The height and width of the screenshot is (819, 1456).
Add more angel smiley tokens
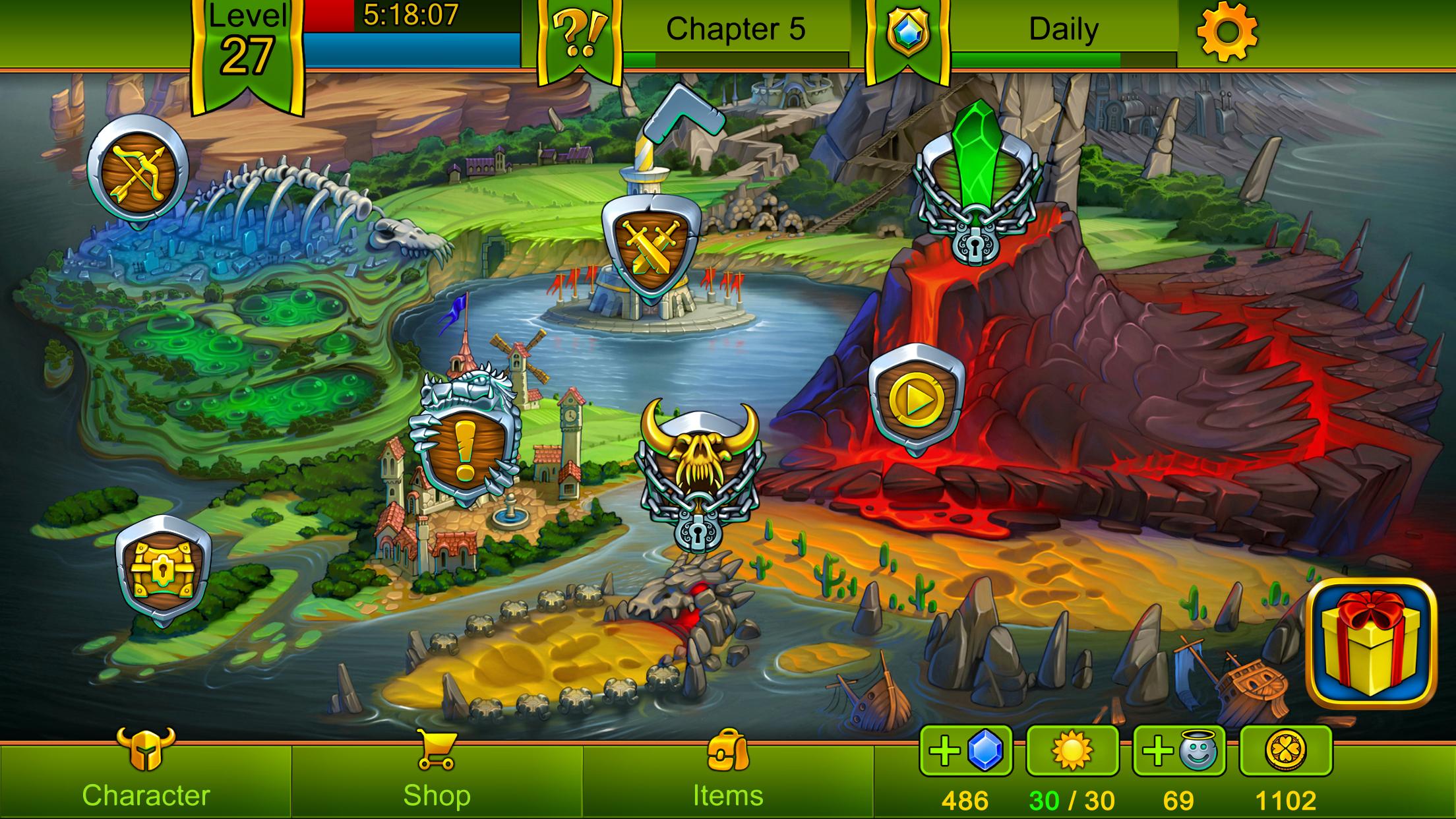coord(1179,750)
